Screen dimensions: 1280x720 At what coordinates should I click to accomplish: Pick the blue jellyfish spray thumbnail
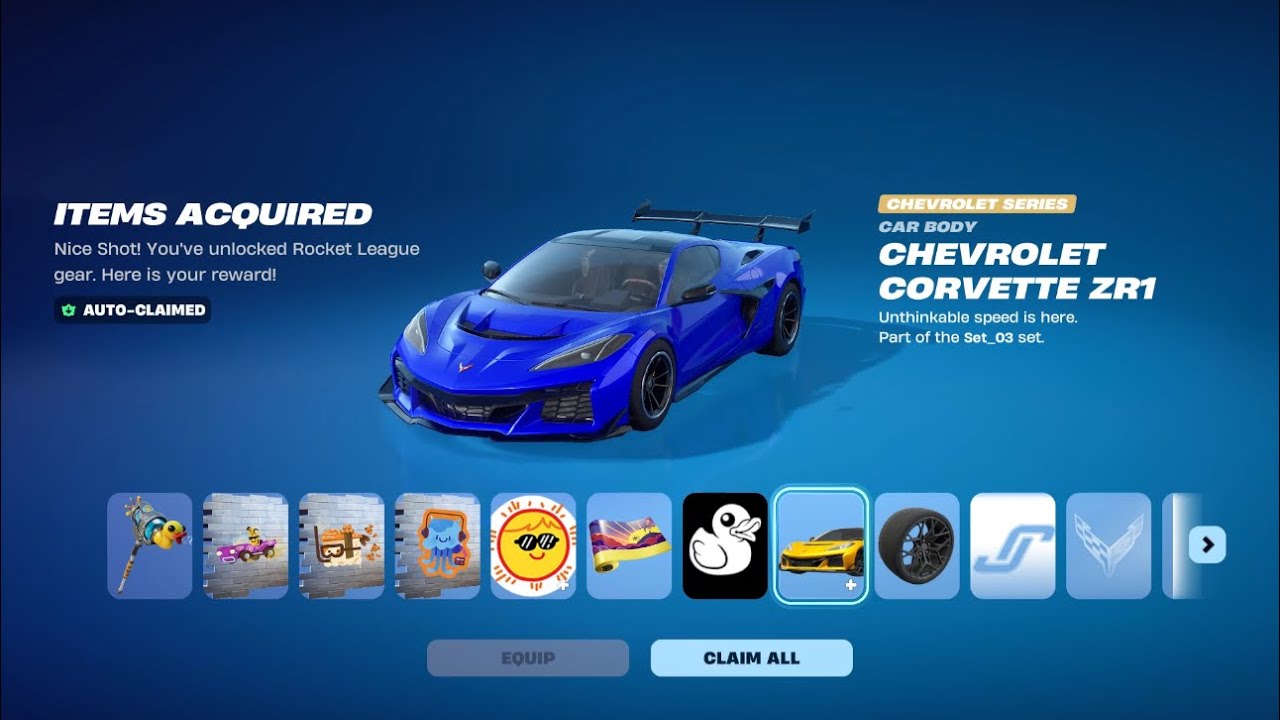click(438, 546)
